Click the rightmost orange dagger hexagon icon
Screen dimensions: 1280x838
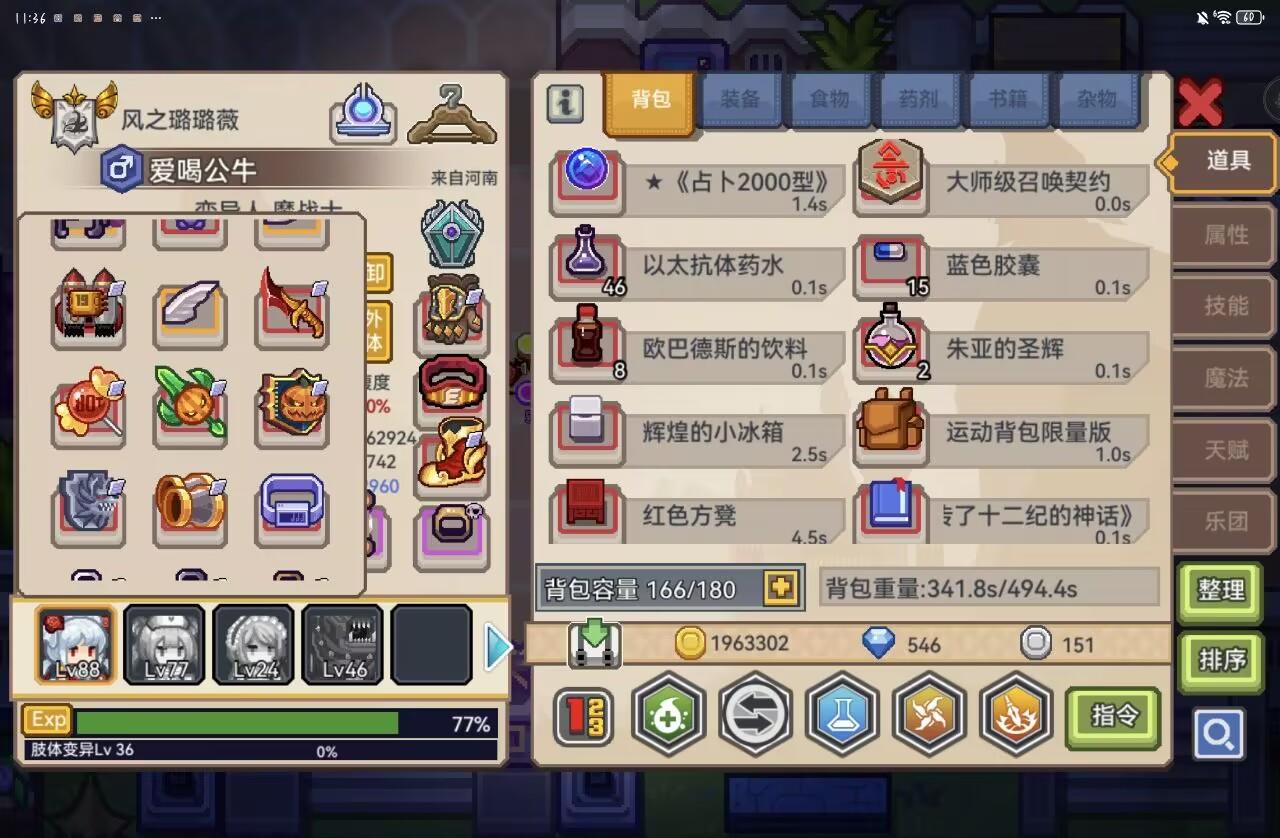pyautogui.click(x=1017, y=718)
